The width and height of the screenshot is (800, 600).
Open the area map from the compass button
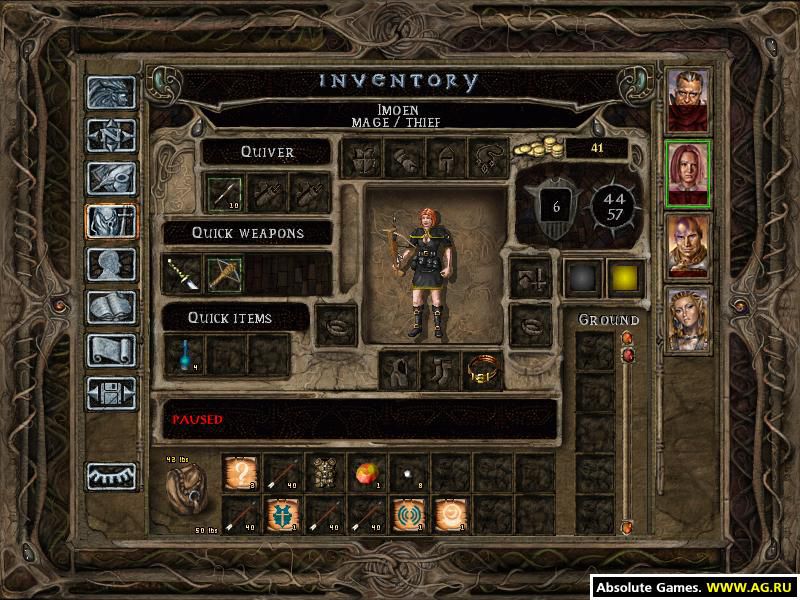(x=110, y=135)
